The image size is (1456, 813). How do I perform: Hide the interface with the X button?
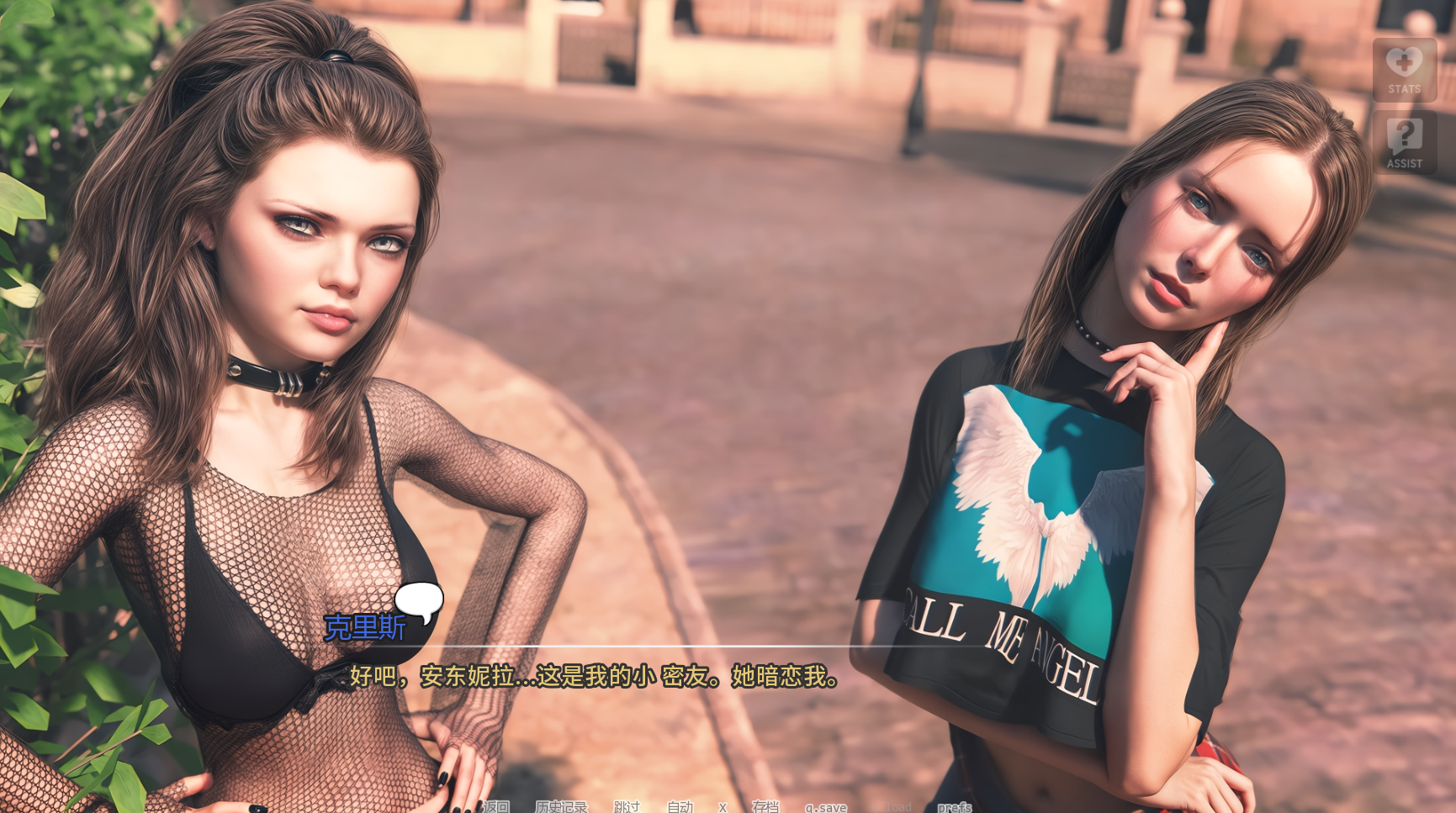(723, 806)
